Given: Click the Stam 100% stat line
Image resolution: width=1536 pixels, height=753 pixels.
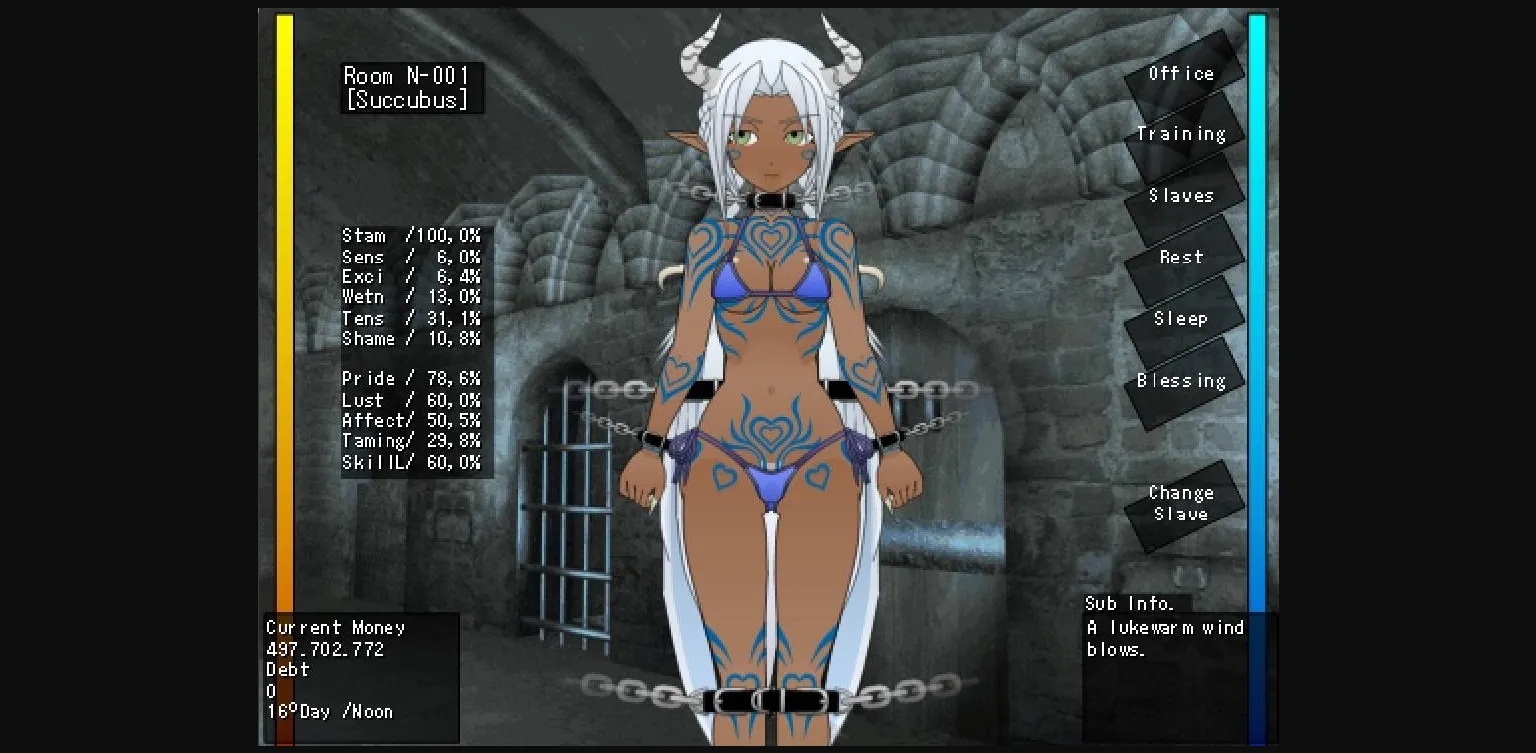Looking at the screenshot, I should pos(413,236).
